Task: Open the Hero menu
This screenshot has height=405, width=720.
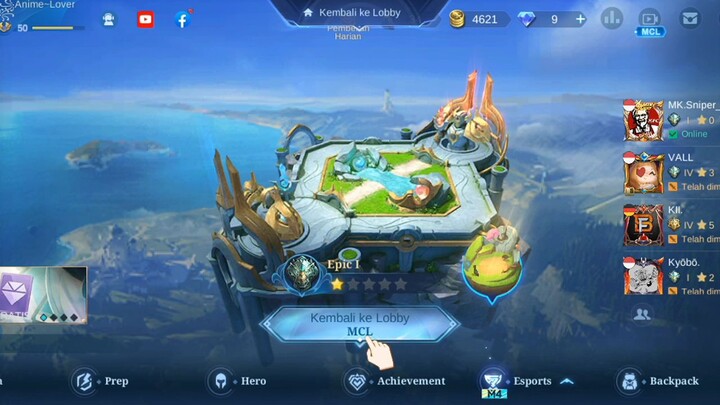Action: pos(238,381)
